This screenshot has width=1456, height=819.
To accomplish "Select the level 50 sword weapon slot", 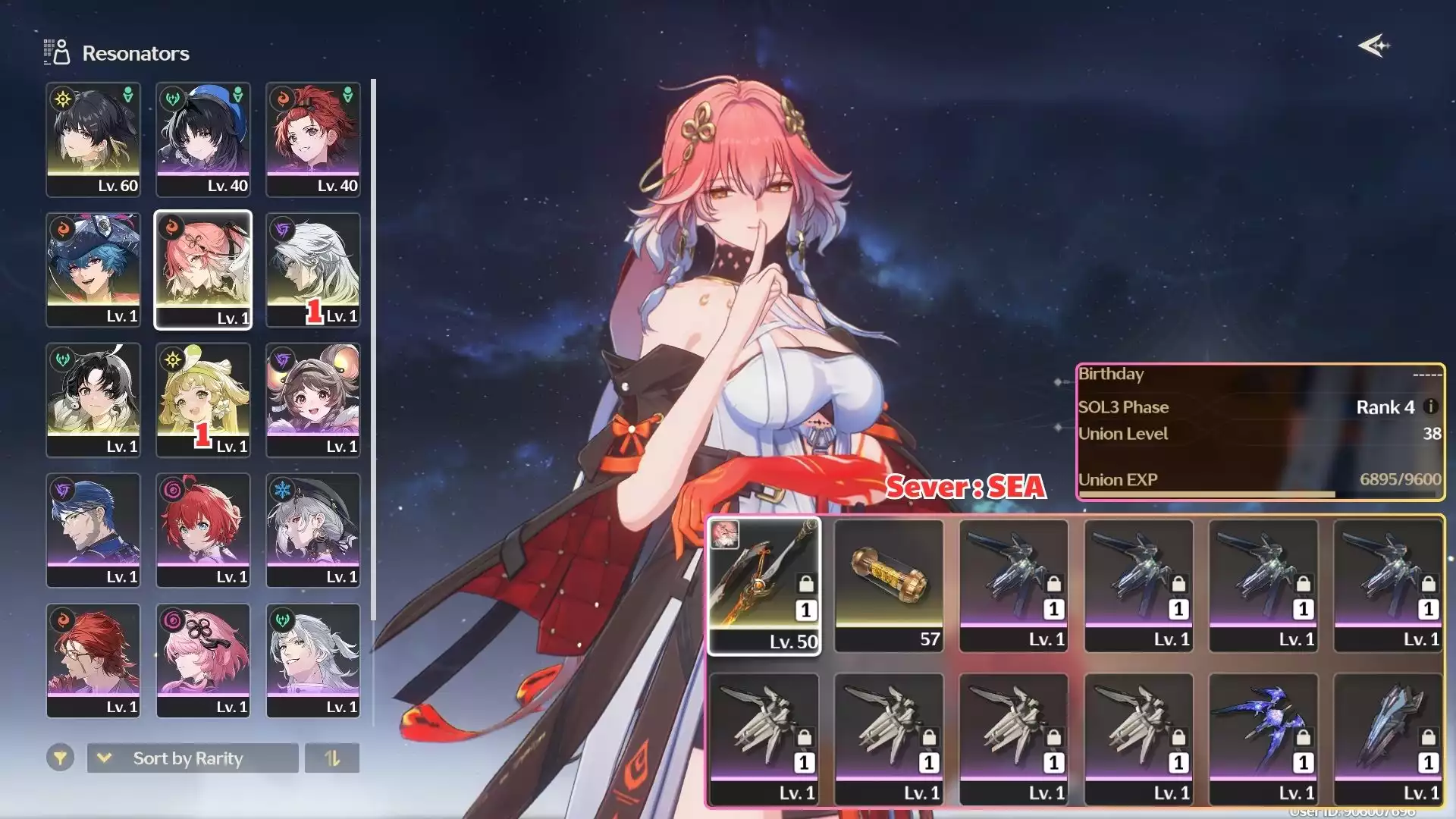I will pyautogui.click(x=764, y=585).
